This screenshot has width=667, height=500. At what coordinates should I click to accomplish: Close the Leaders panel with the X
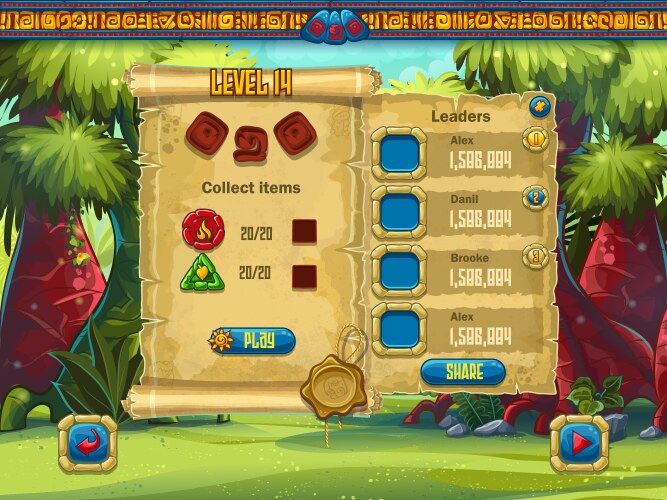(x=540, y=104)
